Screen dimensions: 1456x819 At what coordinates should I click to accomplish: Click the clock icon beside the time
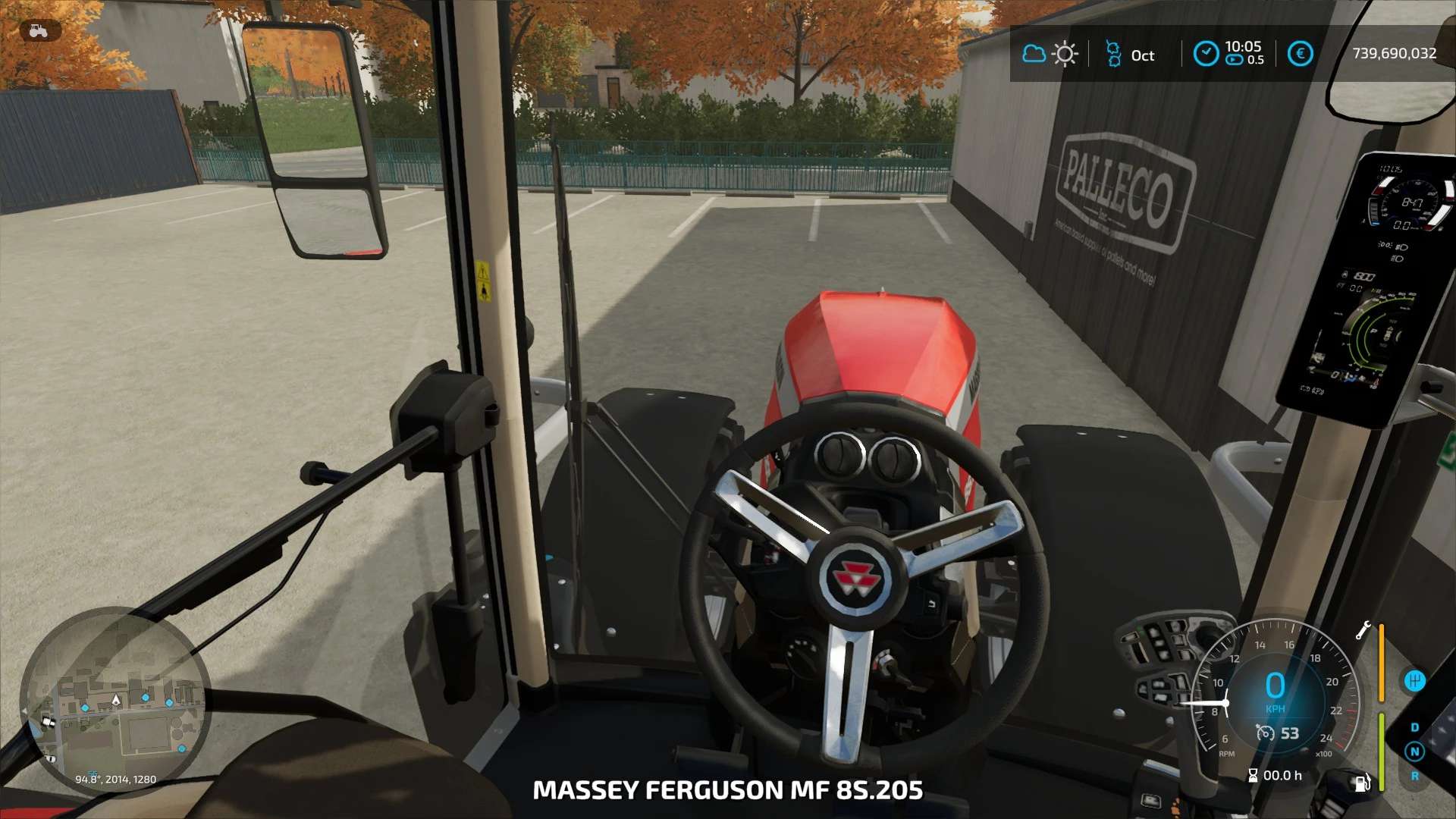[1206, 54]
